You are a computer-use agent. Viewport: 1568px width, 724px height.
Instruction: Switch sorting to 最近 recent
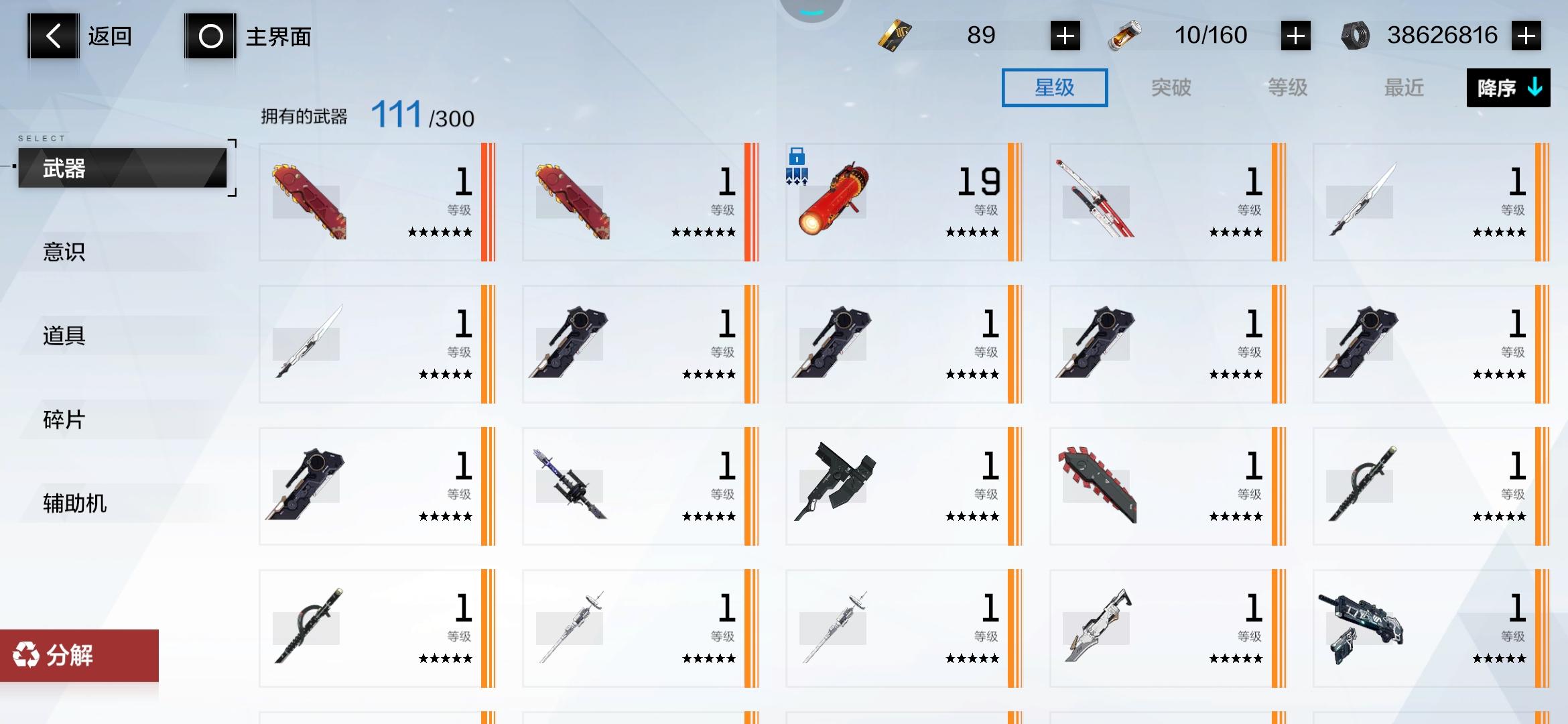click(1404, 87)
